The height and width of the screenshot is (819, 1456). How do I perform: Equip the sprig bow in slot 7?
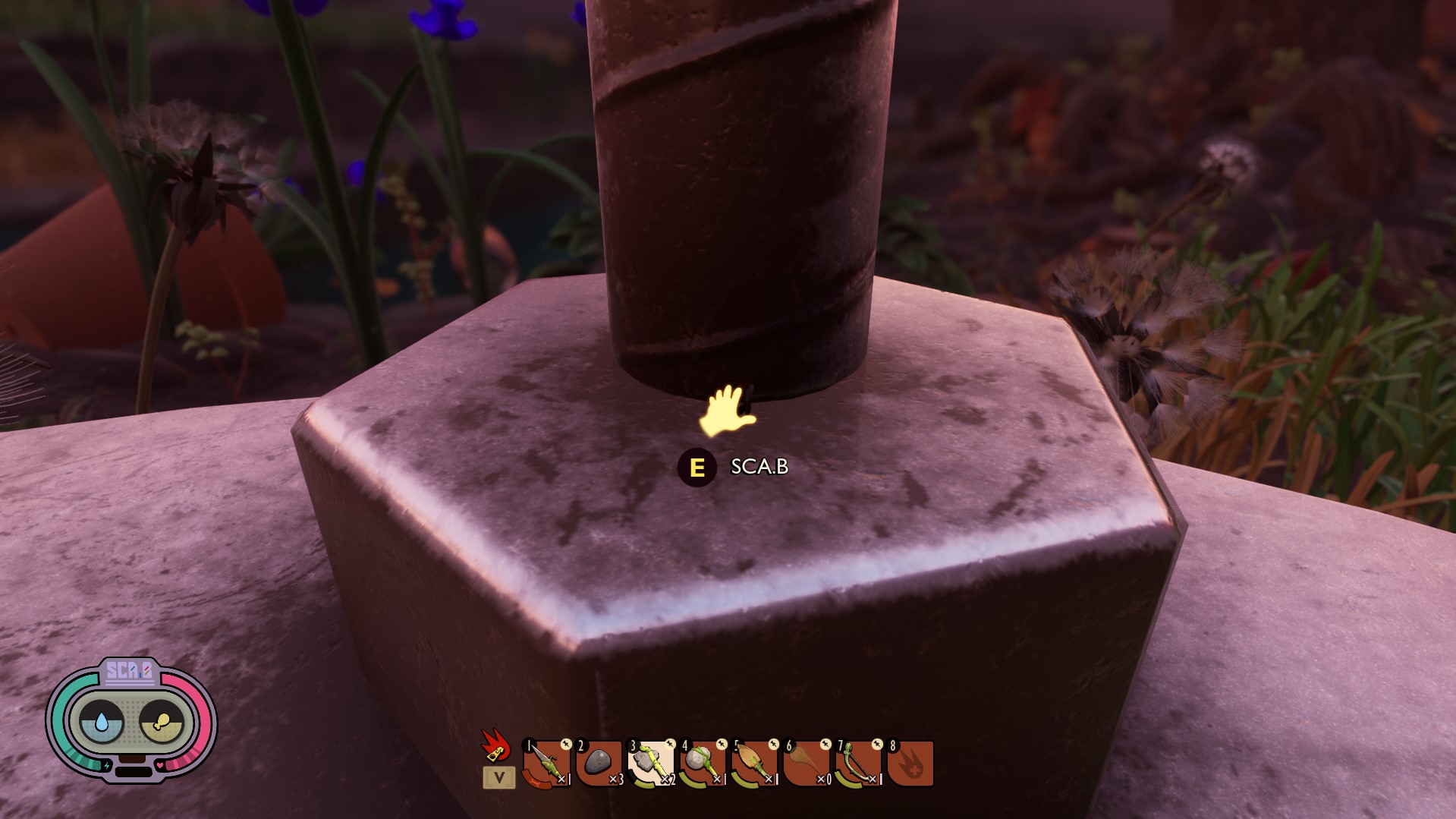click(x=858, y=764)
